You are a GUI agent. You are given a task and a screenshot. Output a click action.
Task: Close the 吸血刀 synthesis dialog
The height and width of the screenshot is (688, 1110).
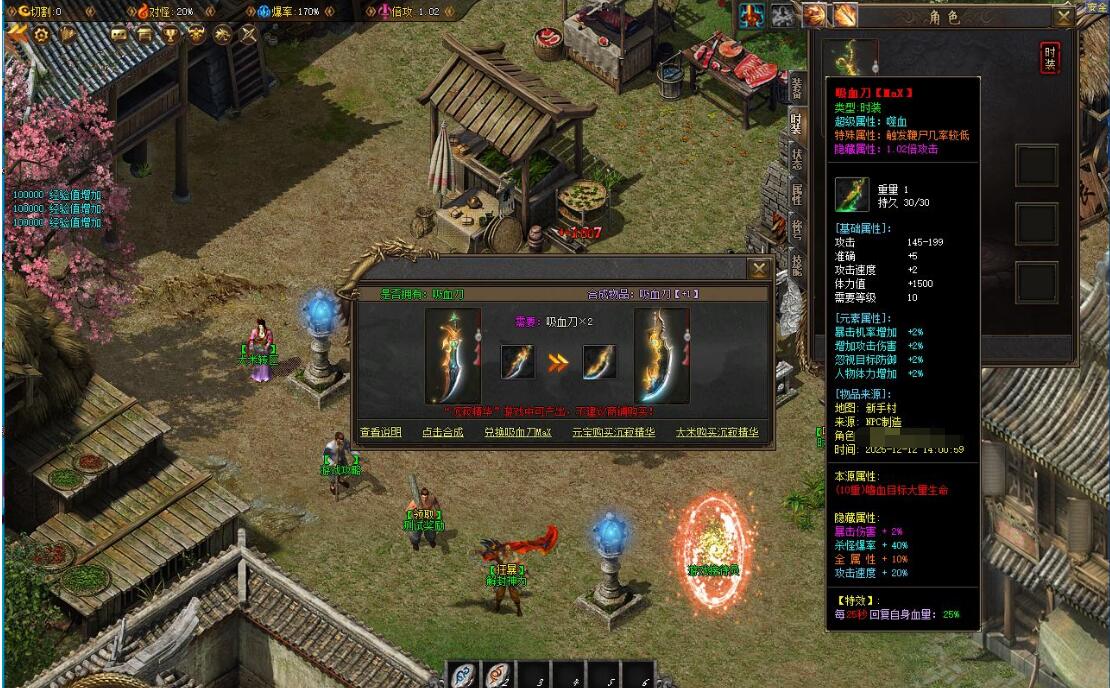pos(760,269)
